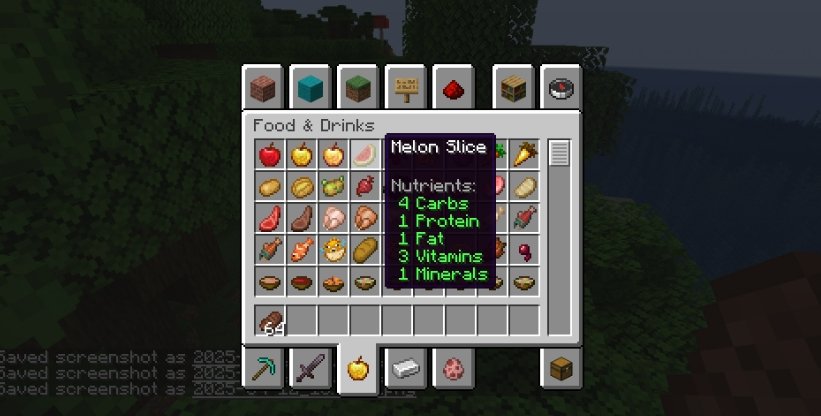
Task: Open the bookshelf search tab
Action: coord(514,88)
